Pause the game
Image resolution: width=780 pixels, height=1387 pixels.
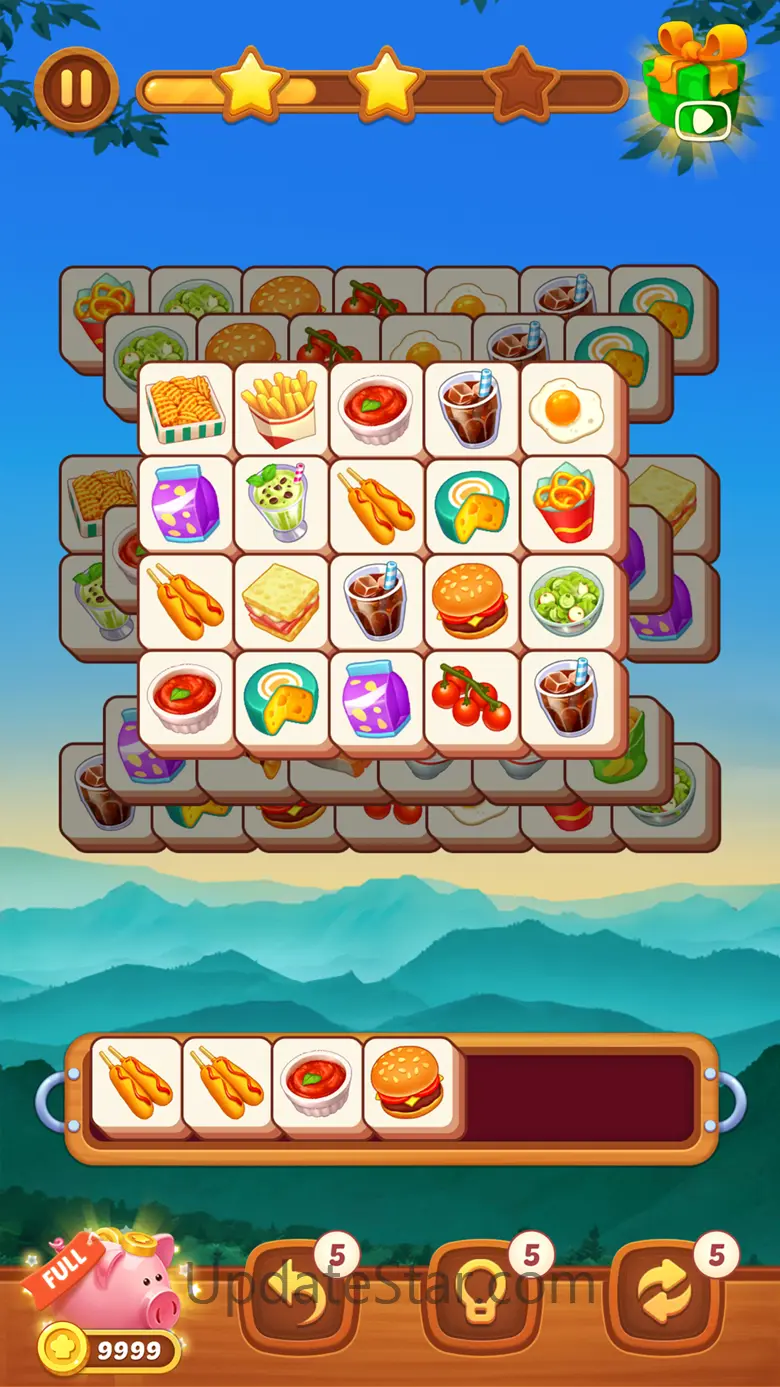[x=76, y=88]
